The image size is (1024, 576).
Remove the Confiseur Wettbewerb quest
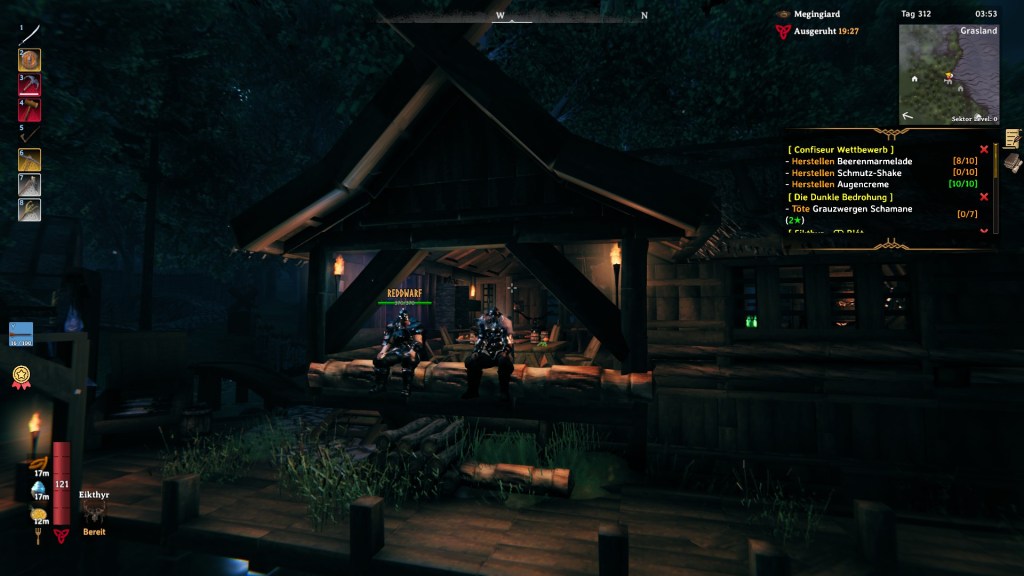984,149
